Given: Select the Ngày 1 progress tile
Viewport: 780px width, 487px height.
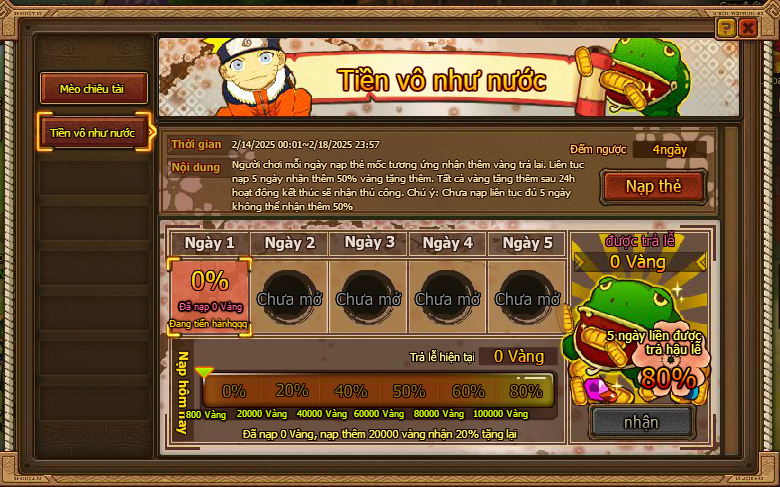Looking at the screenshot, I should 210,295.
